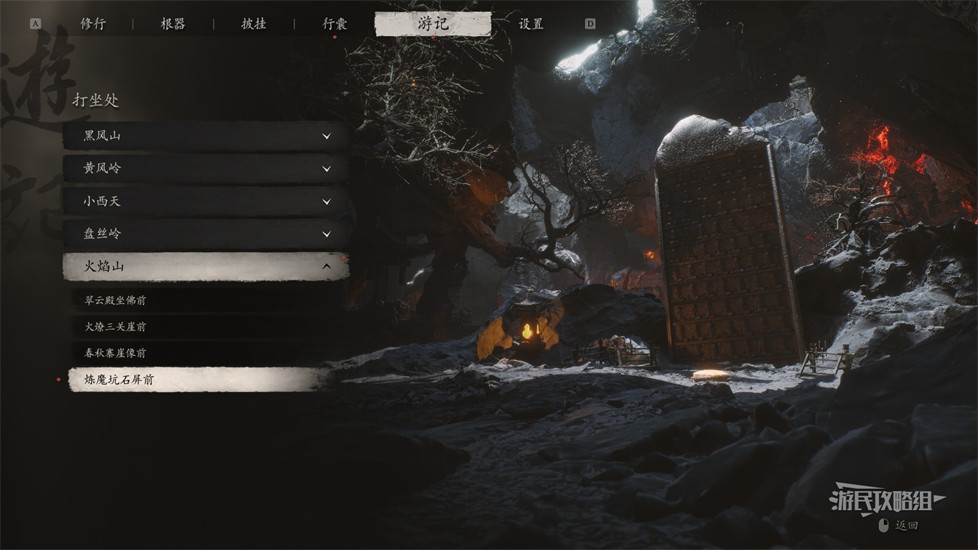The height and width of the screenshot is (550, 978).
Task: Expand the 黑风山 chapter list
Action: pos(205,136)
